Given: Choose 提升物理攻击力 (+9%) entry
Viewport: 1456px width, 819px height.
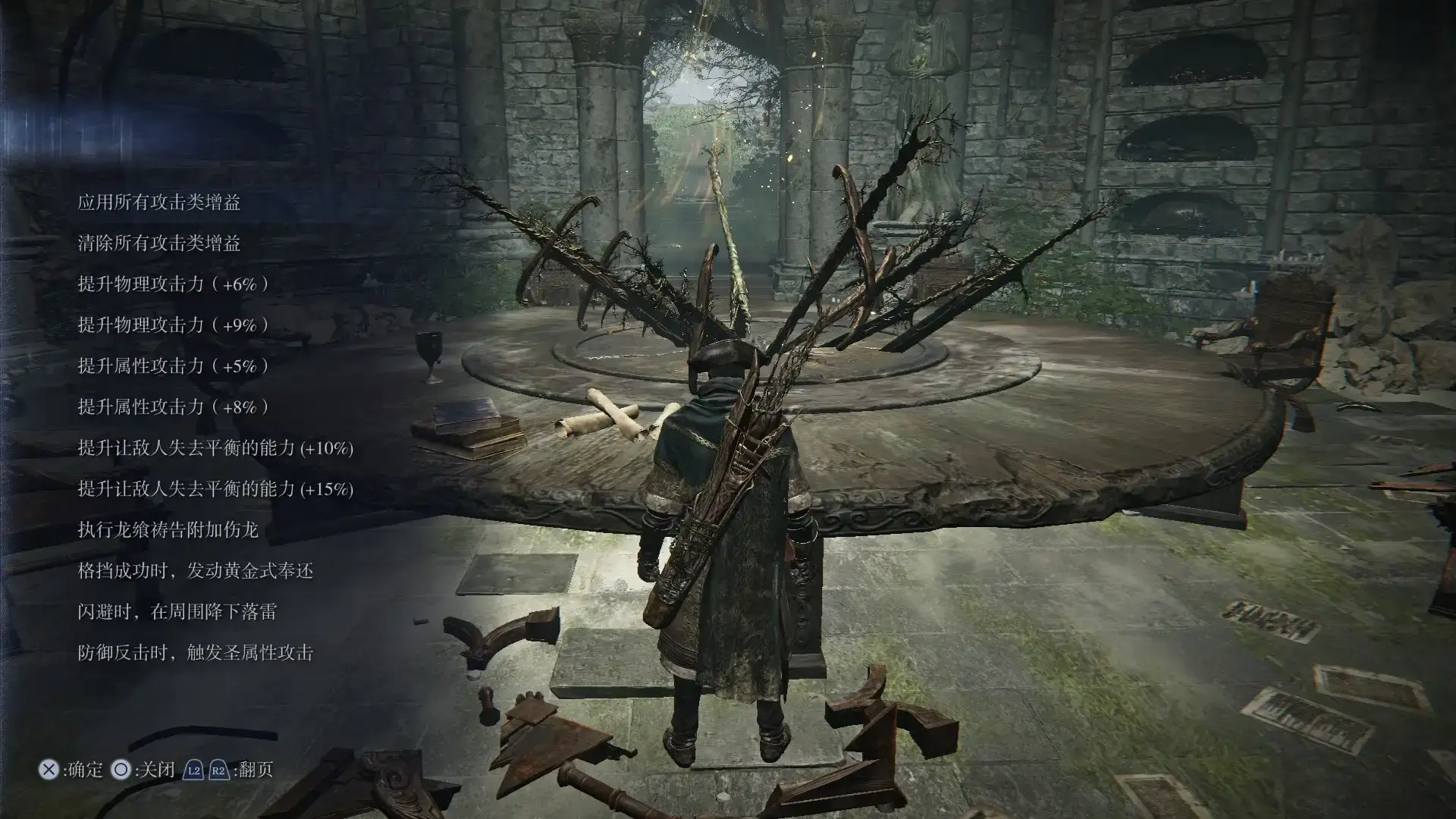Looking at the screenshot, I should (x=173, y=325).
